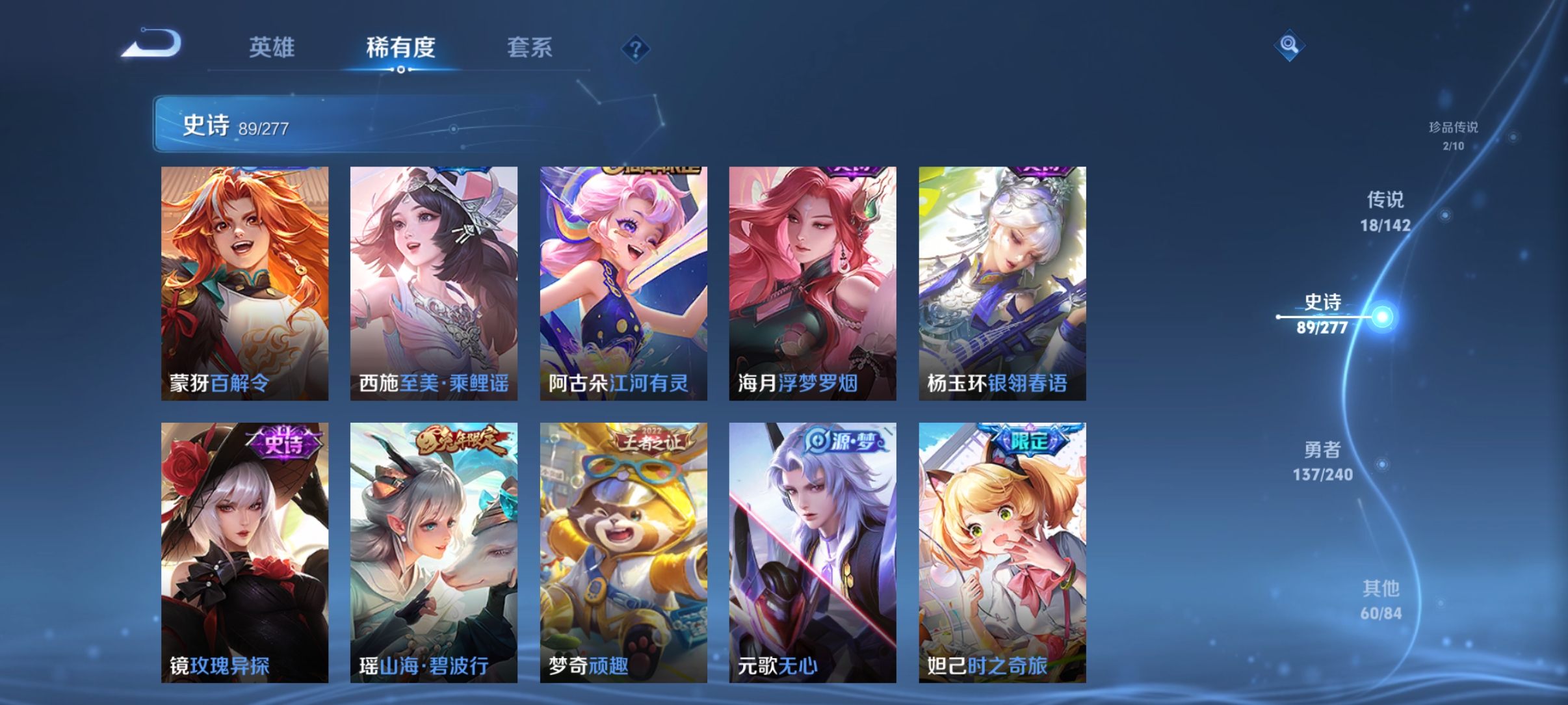1568x705 pixels.
Task: Open the search magnifier icon
Action: [1290, 46]
